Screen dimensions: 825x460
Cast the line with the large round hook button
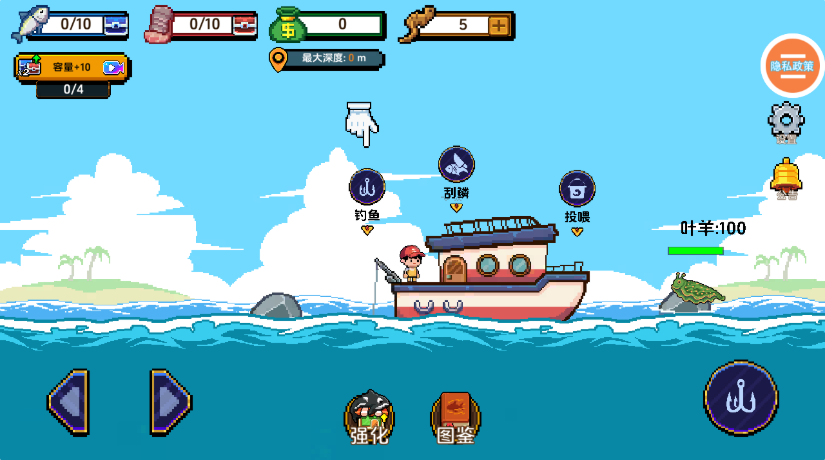click(x=740, y=398)
